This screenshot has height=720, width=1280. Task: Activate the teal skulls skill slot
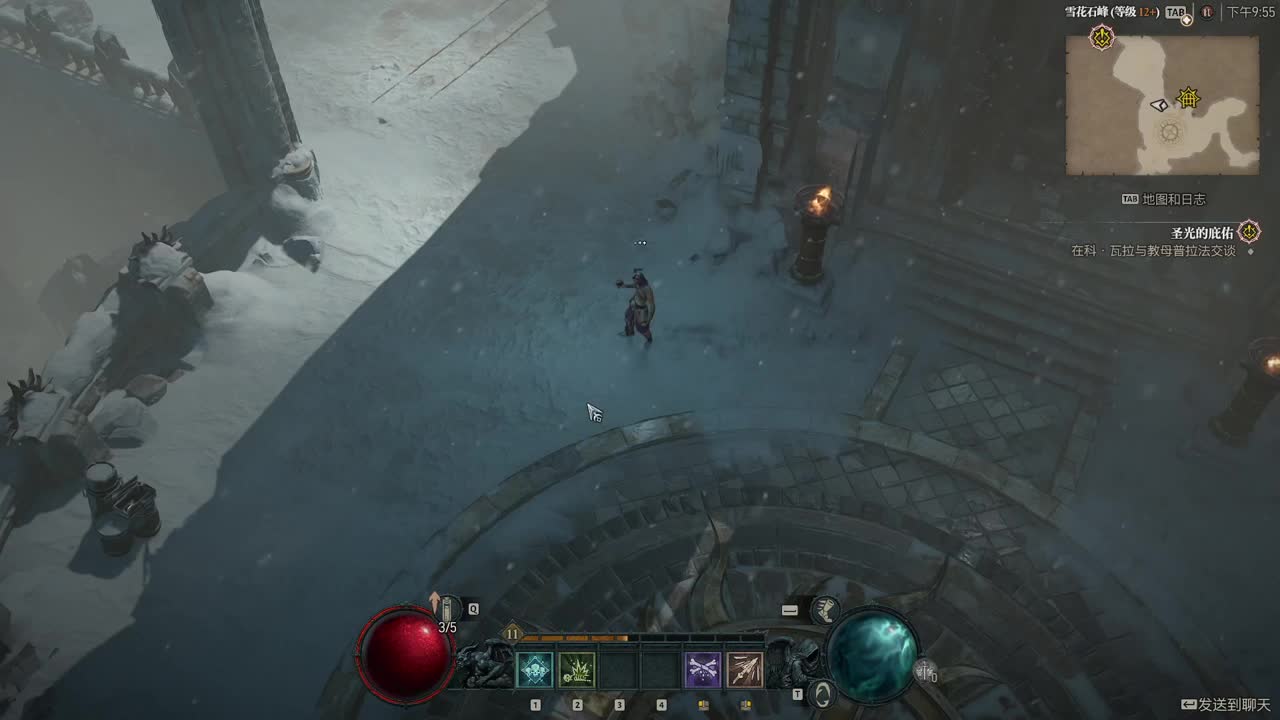coord(535,669)
